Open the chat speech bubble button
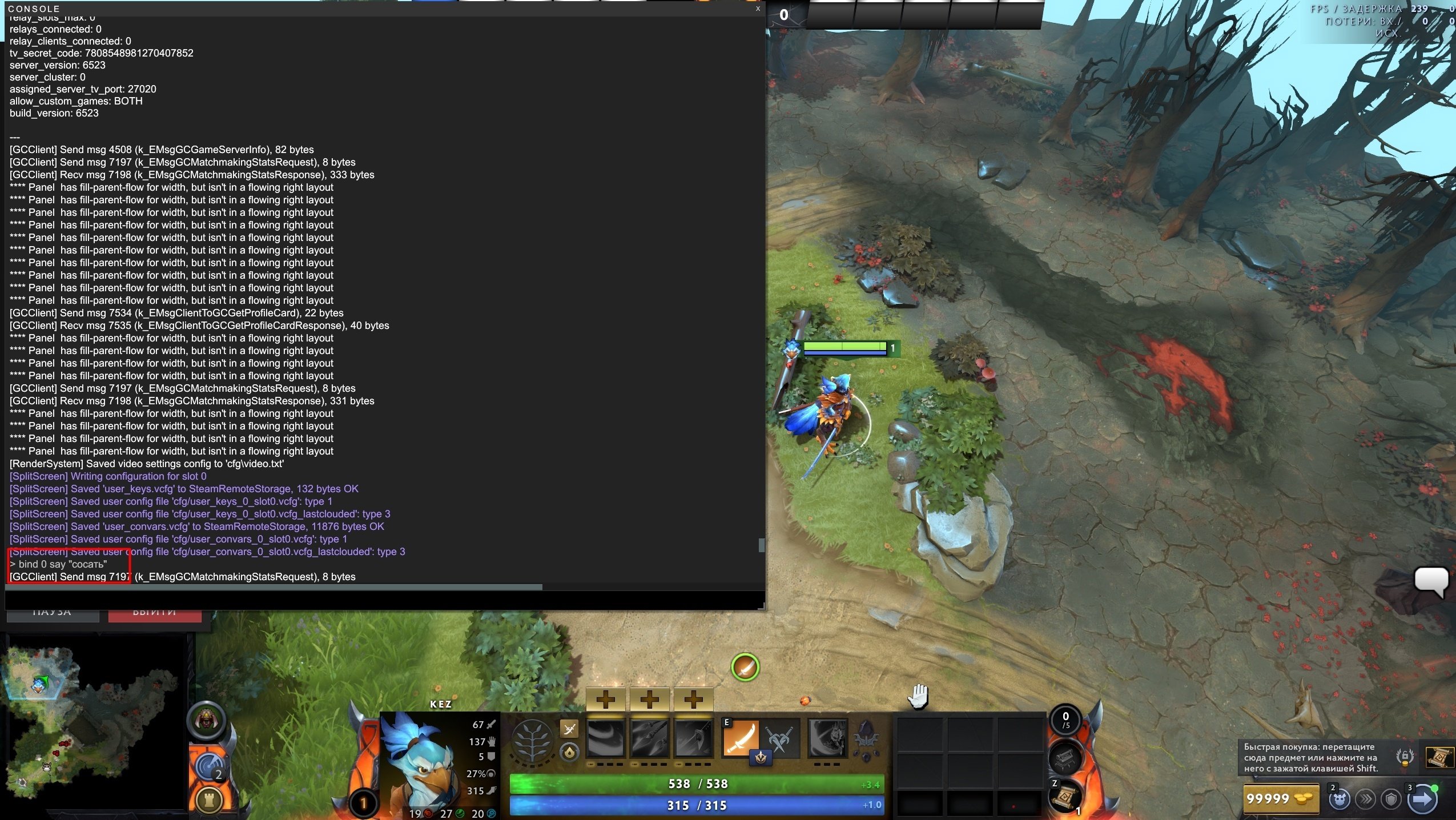This screenshot has width=1456, height=820. (1430, 580)
